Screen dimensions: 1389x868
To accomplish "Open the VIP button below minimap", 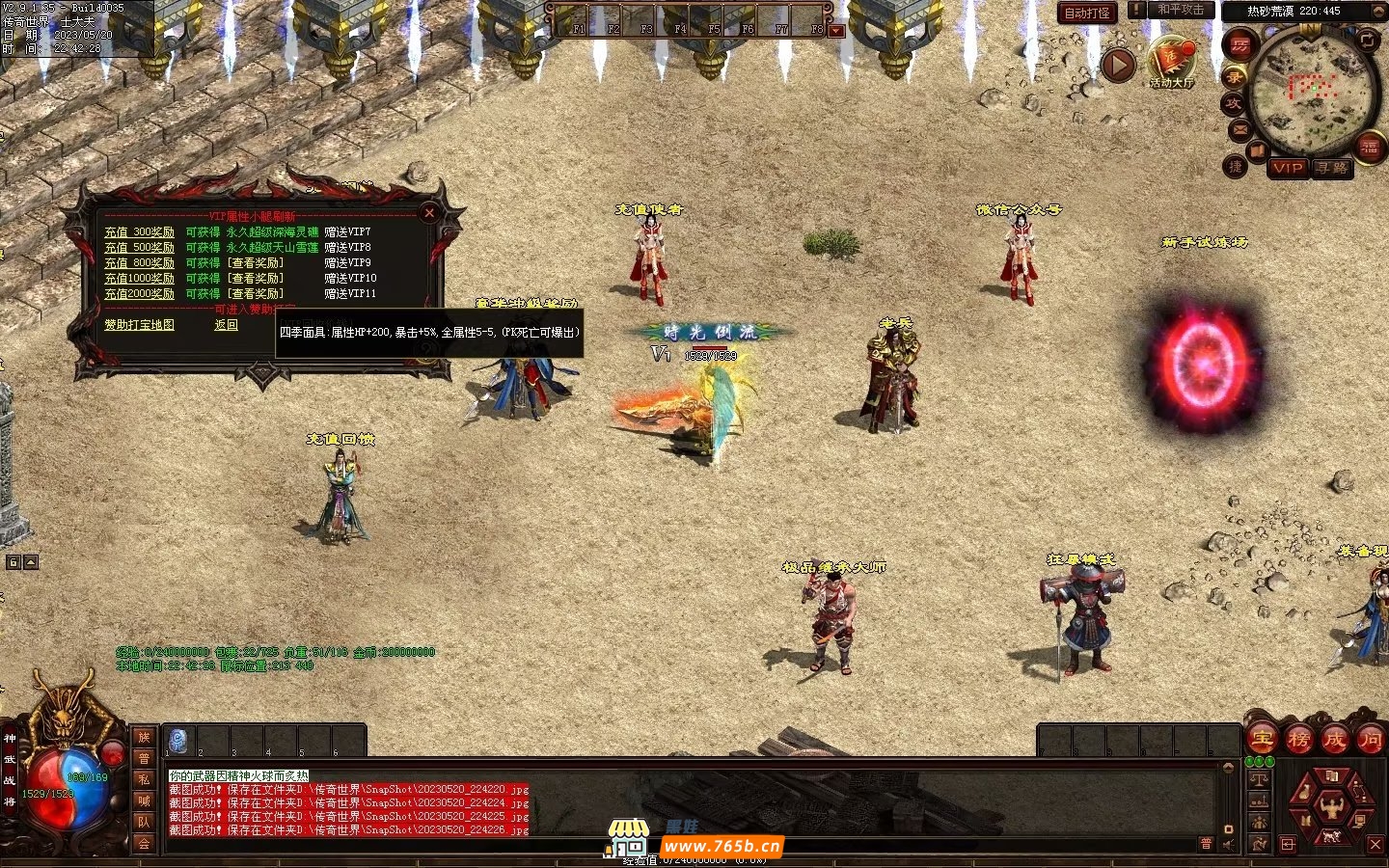I will pyautogui.click(x=1288, y=168).
